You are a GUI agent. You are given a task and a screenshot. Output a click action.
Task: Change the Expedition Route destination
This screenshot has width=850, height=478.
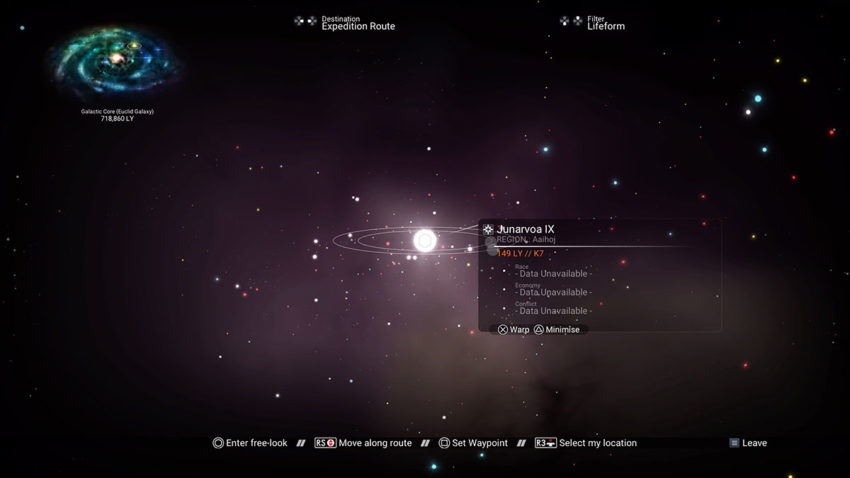tap(357, 23)
